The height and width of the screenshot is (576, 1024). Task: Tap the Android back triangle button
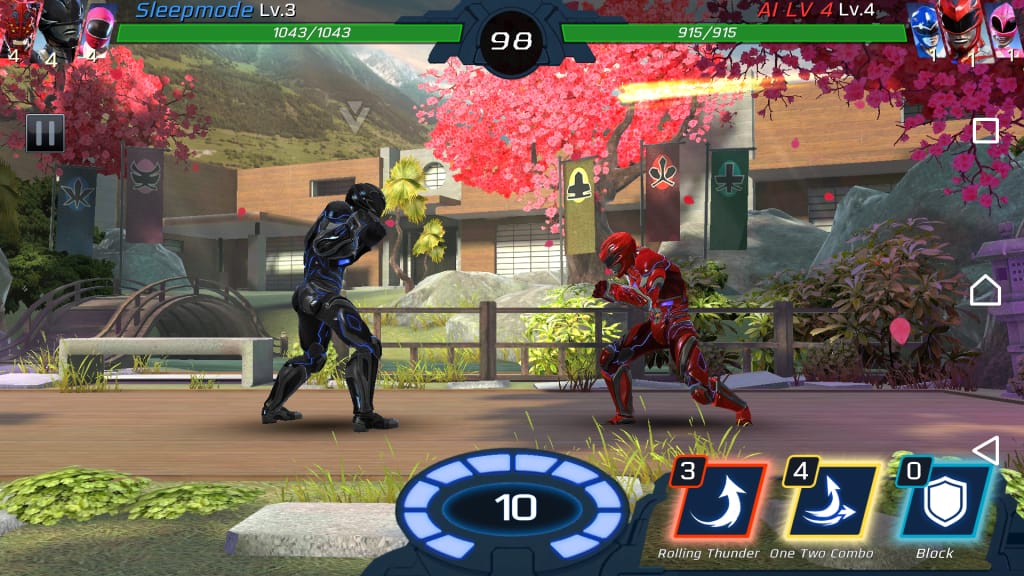(986, 450)
